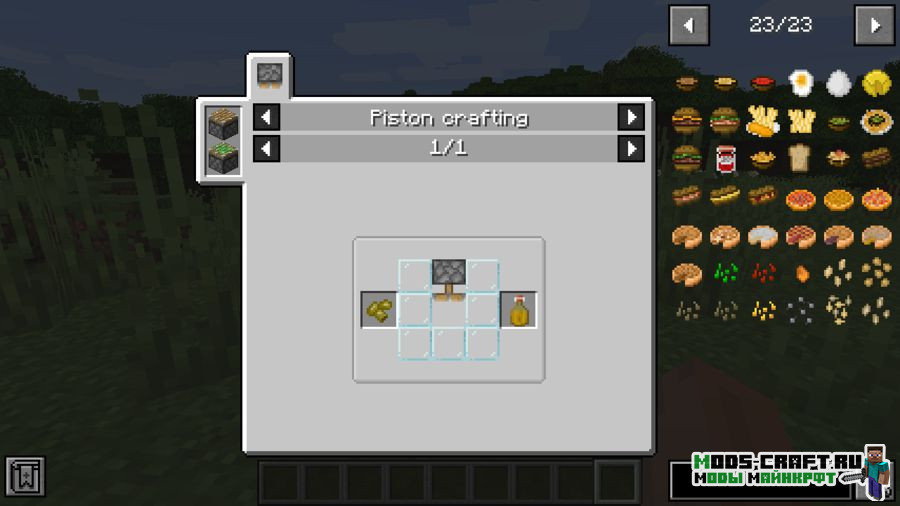Choose the jam jar item

(x=724, y=159)
